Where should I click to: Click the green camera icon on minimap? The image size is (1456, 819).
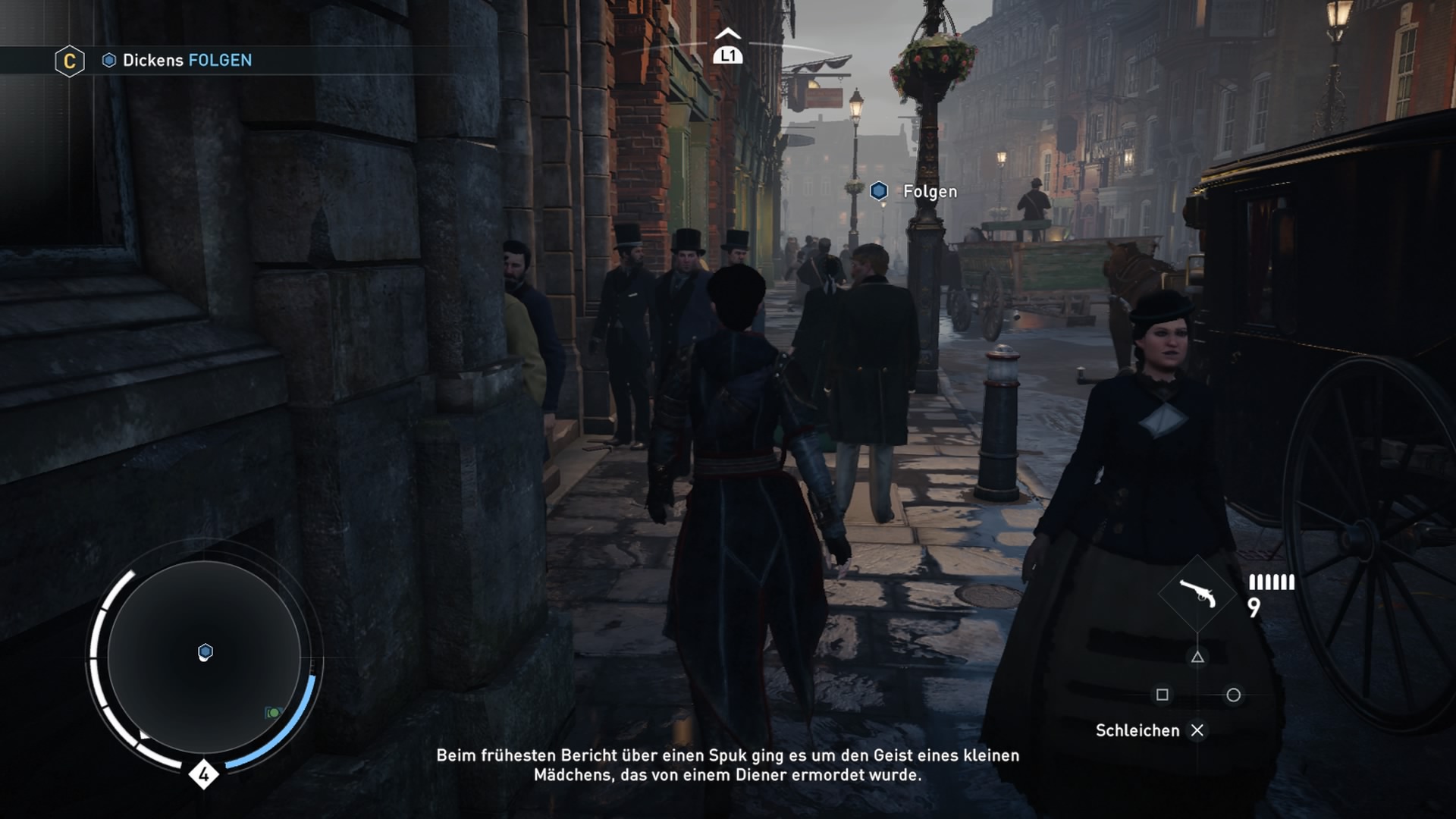coord(273,713)
